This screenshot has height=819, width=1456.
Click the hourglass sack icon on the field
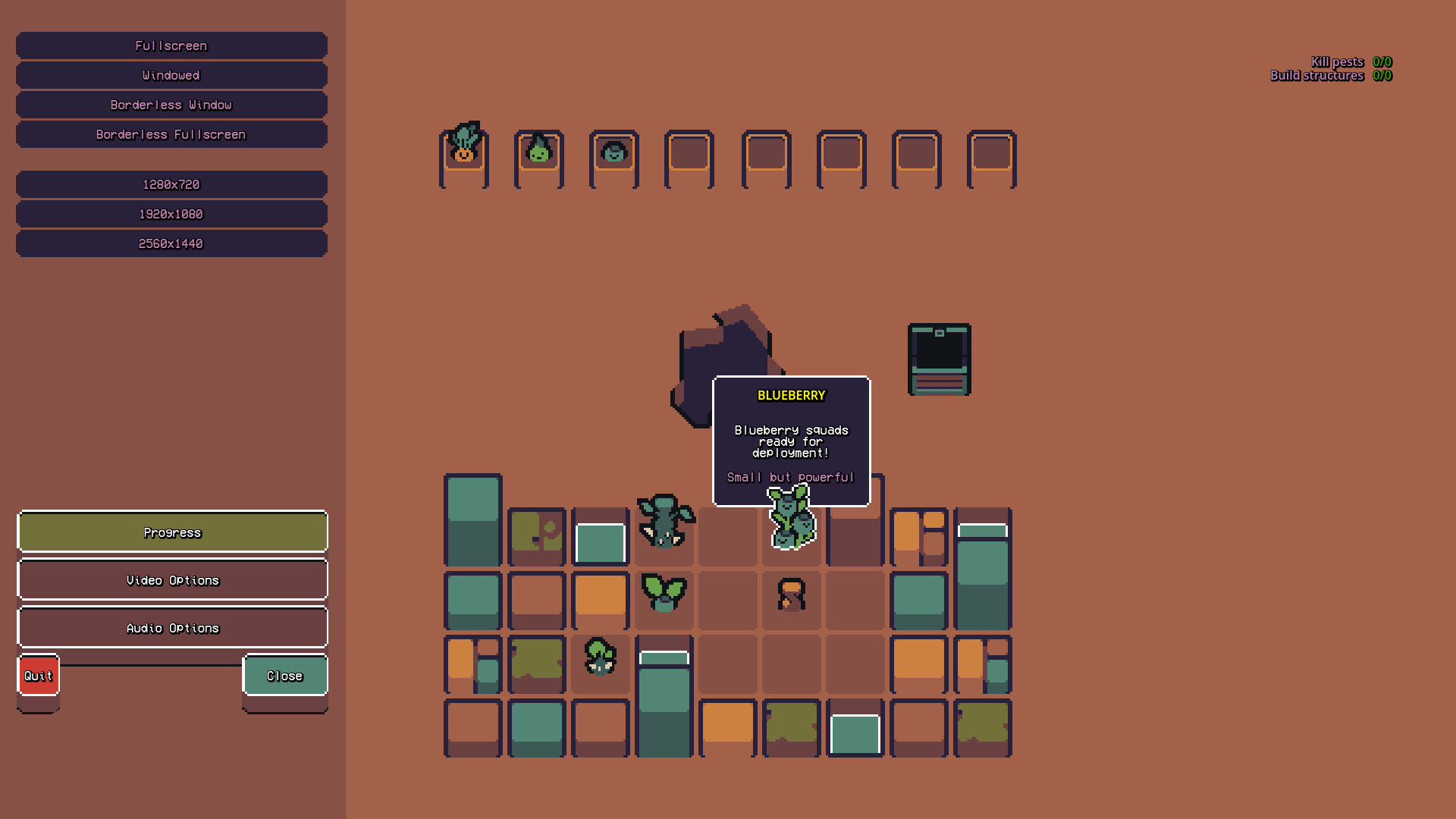791,597
